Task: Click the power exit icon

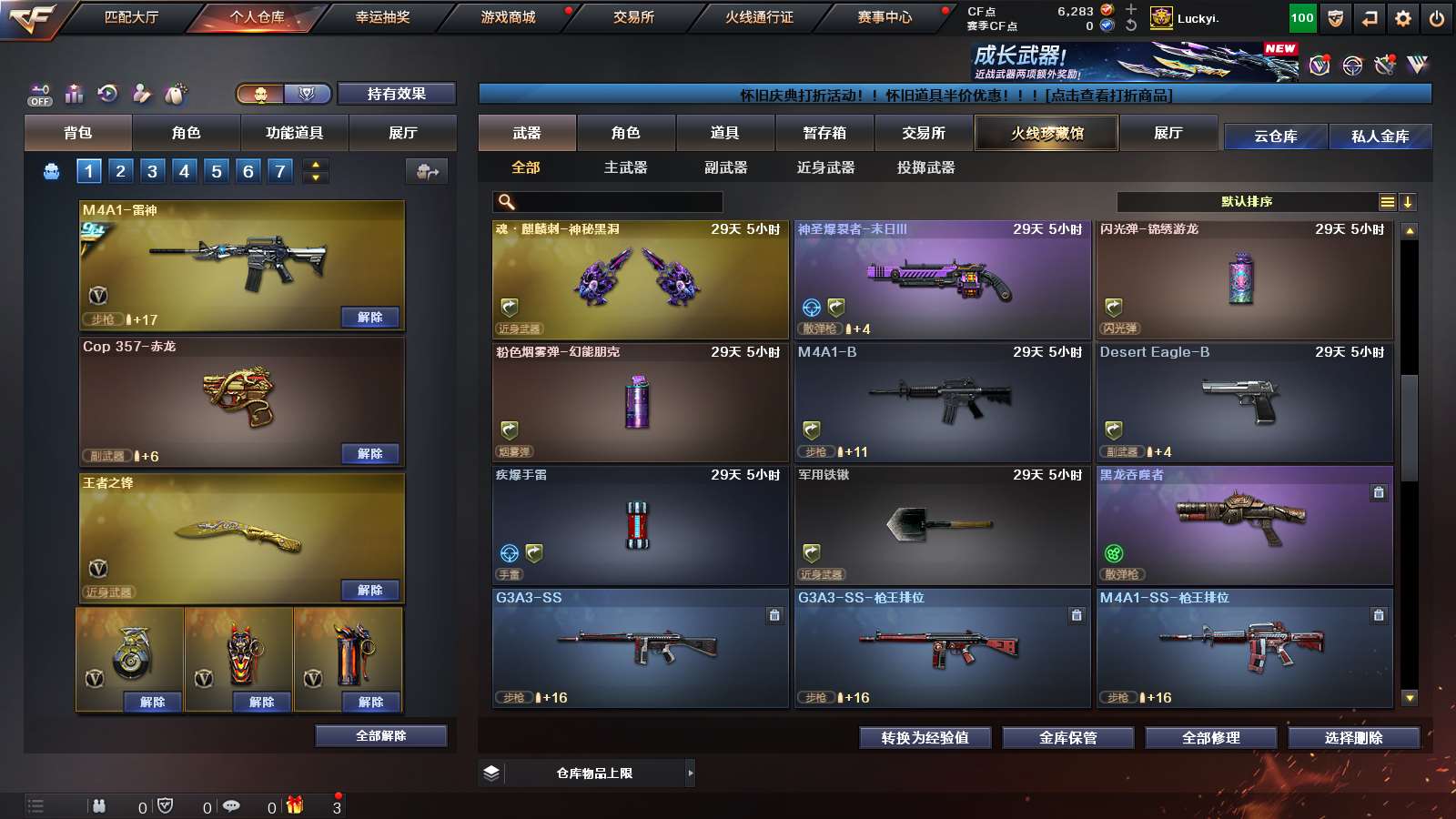Action: tap(1437, 18)
